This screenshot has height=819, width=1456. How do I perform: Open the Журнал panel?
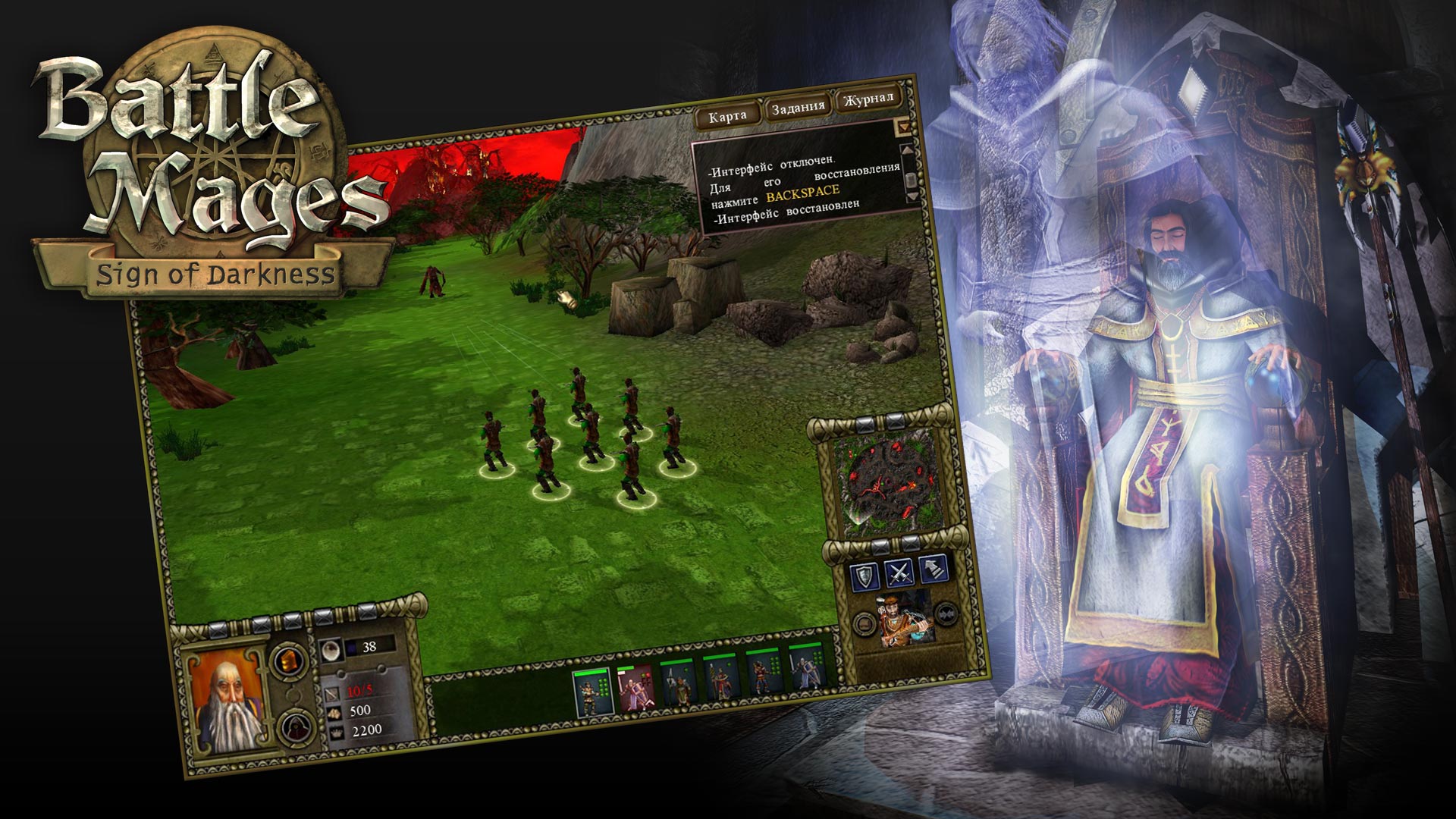(x=868, y=102)
